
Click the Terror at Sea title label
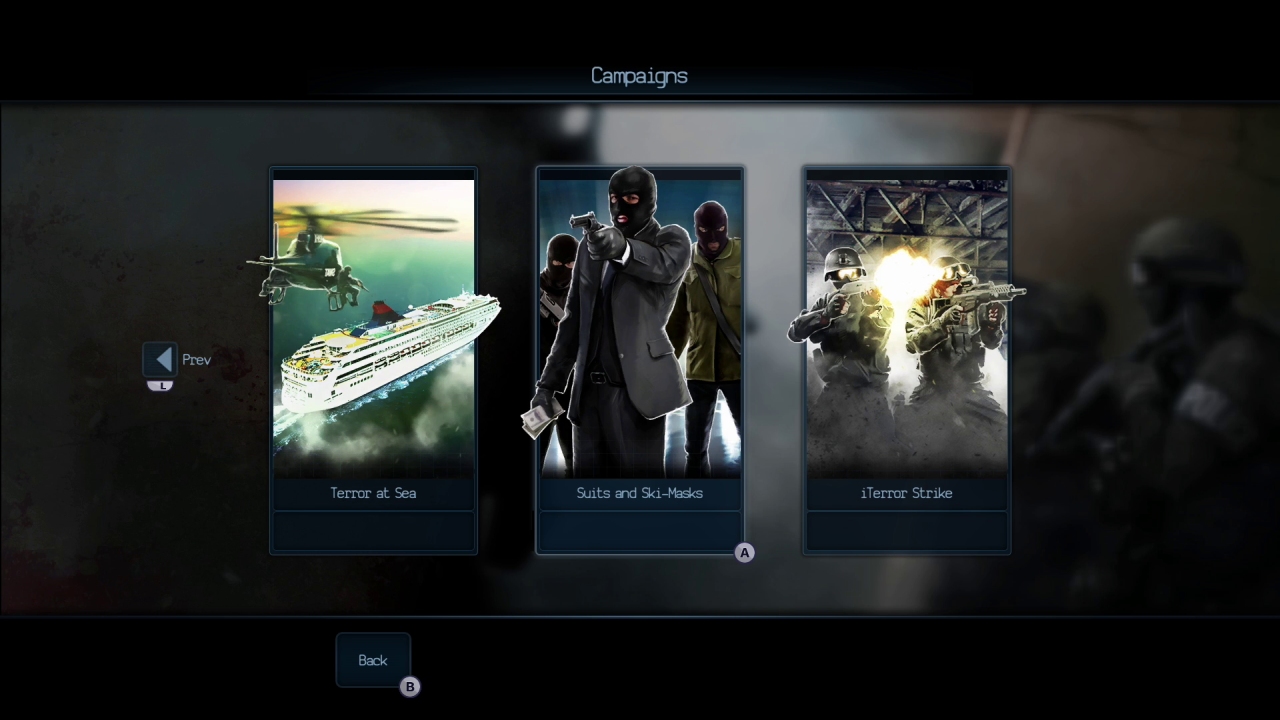coord(373,492)
